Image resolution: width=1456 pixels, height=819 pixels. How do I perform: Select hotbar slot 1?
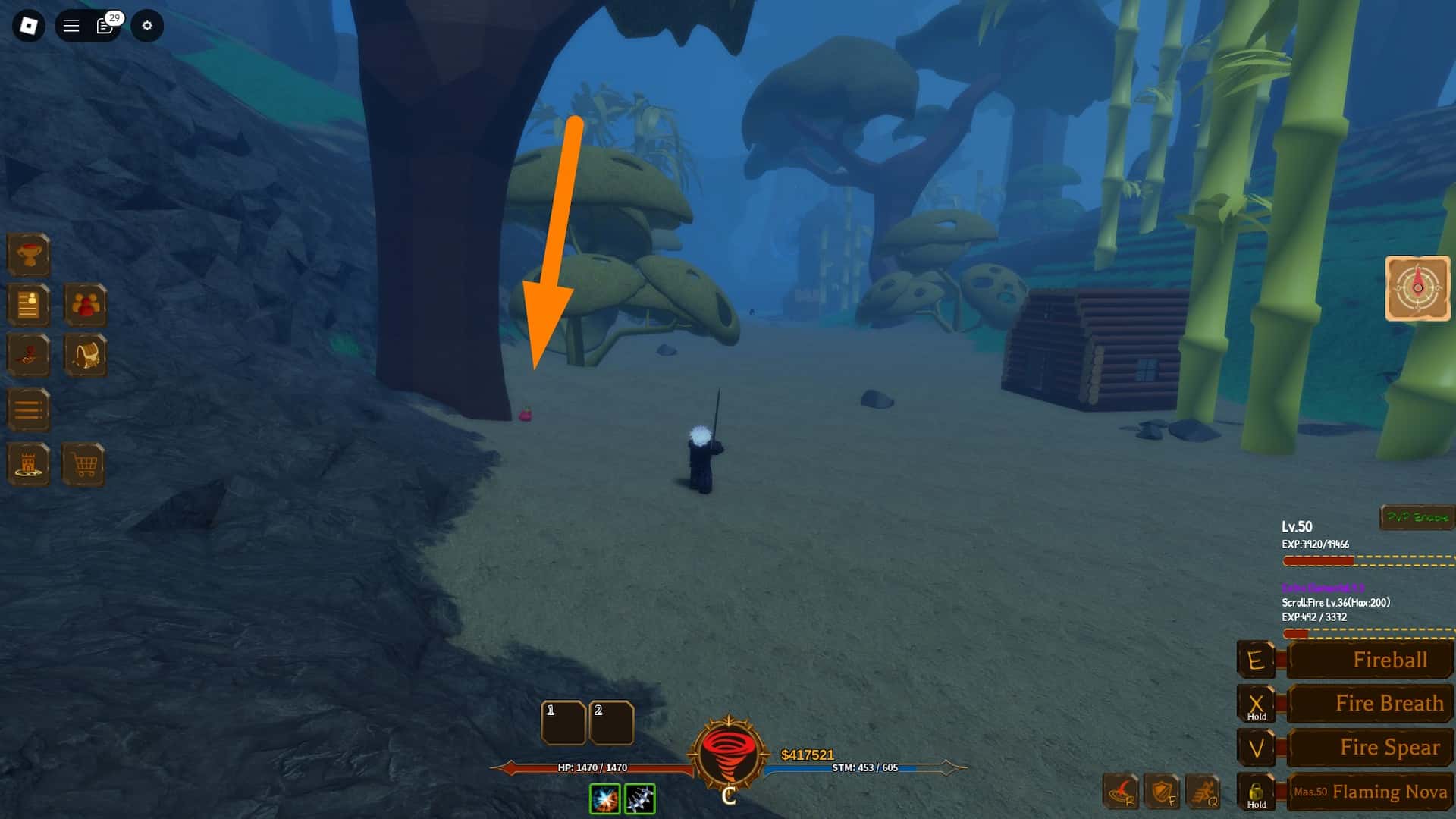coord(563,723)
